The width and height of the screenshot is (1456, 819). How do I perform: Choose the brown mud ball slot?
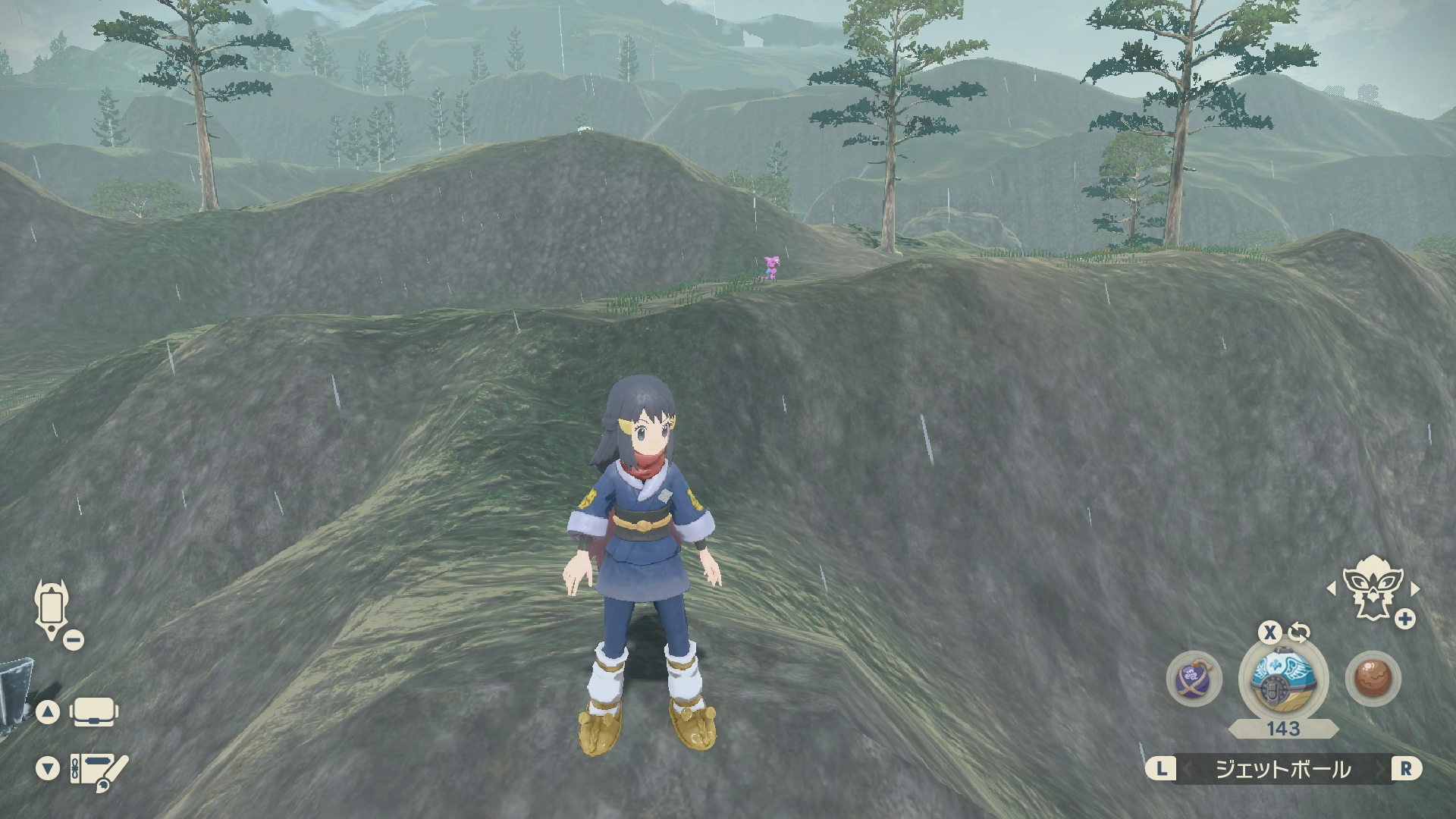[x=1373, y=678]
